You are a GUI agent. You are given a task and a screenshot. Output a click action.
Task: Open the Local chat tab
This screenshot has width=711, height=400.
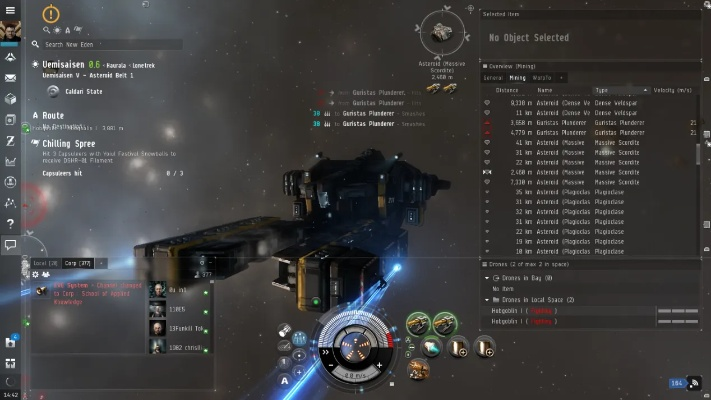[x=46, y=263]
